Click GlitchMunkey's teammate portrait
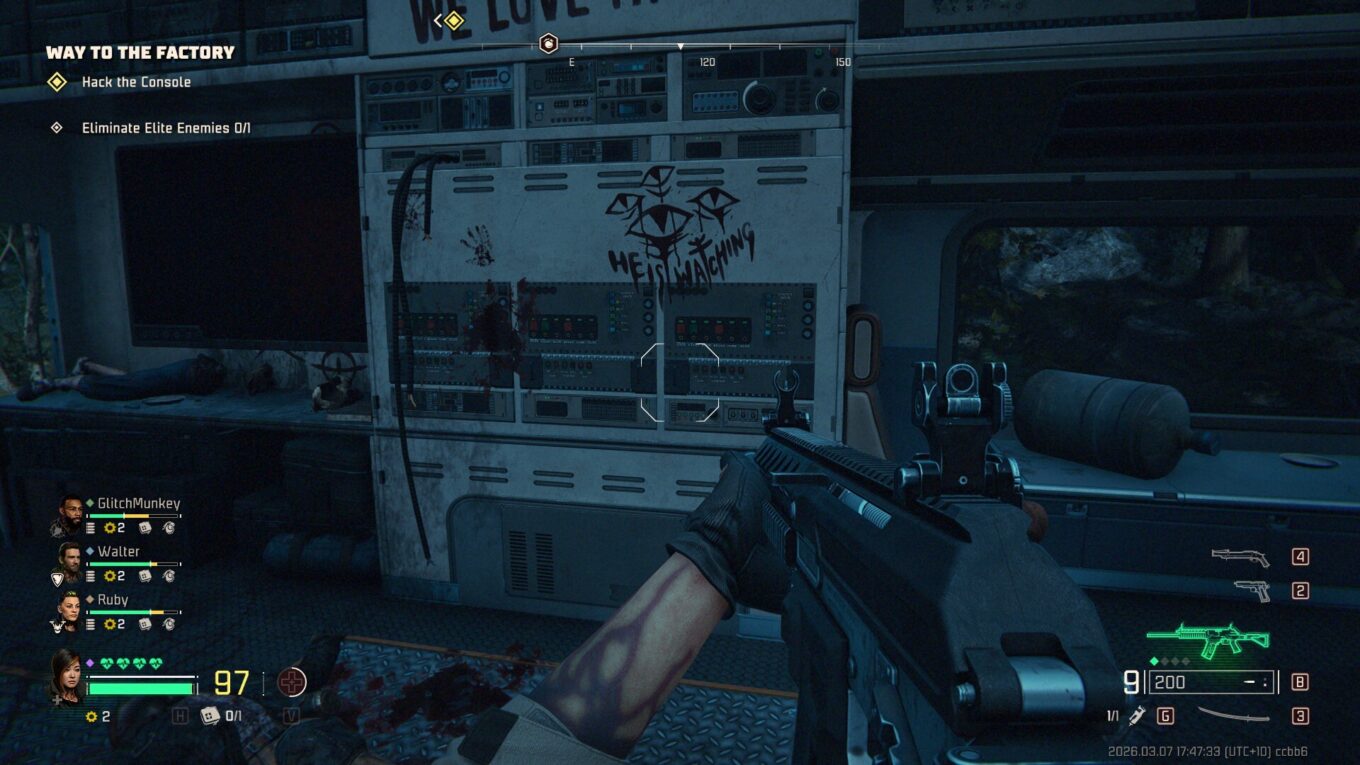This screenshot has height=765, width=1360. (69, 513)
